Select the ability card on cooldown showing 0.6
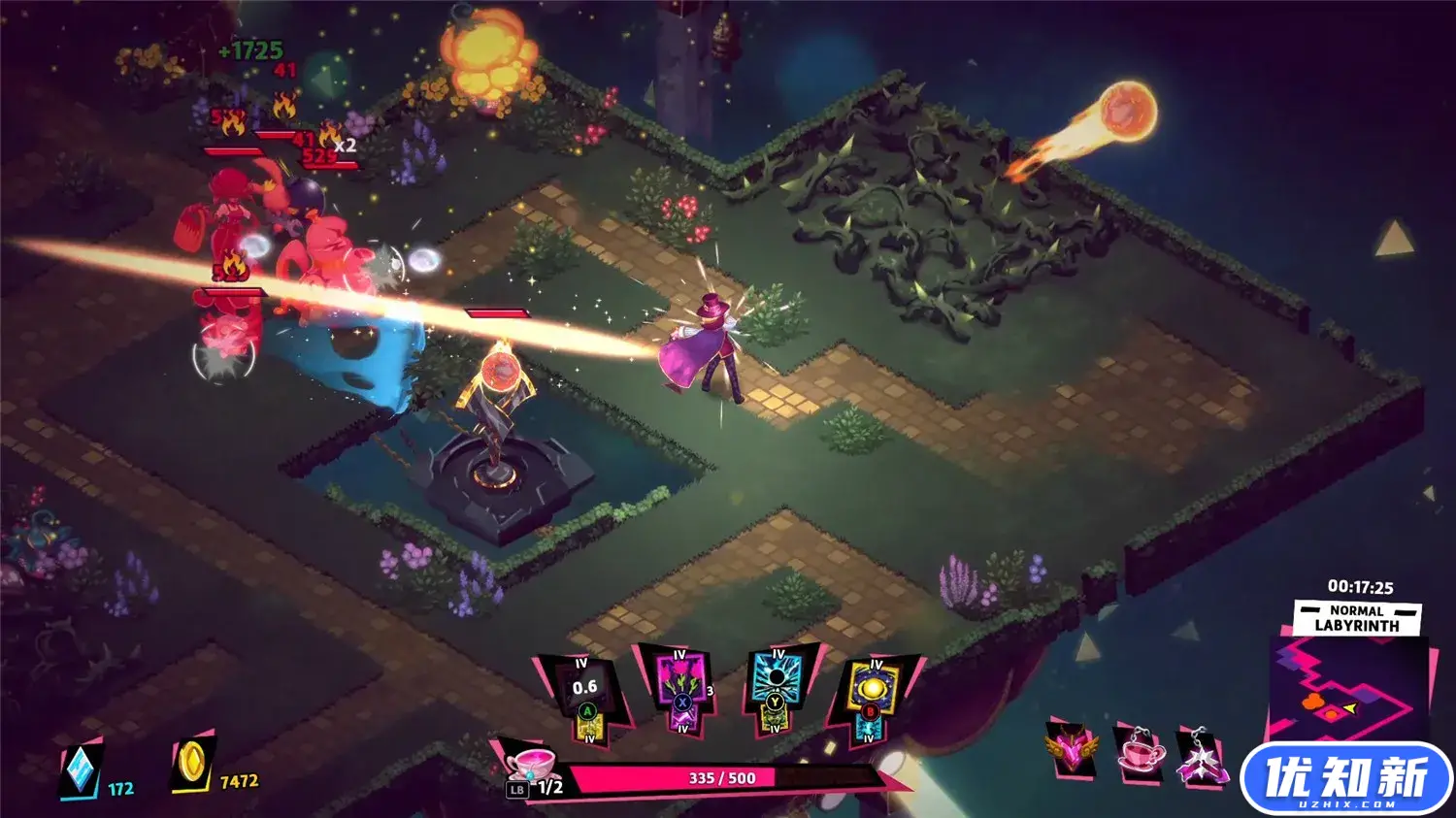 click(584, 697)
